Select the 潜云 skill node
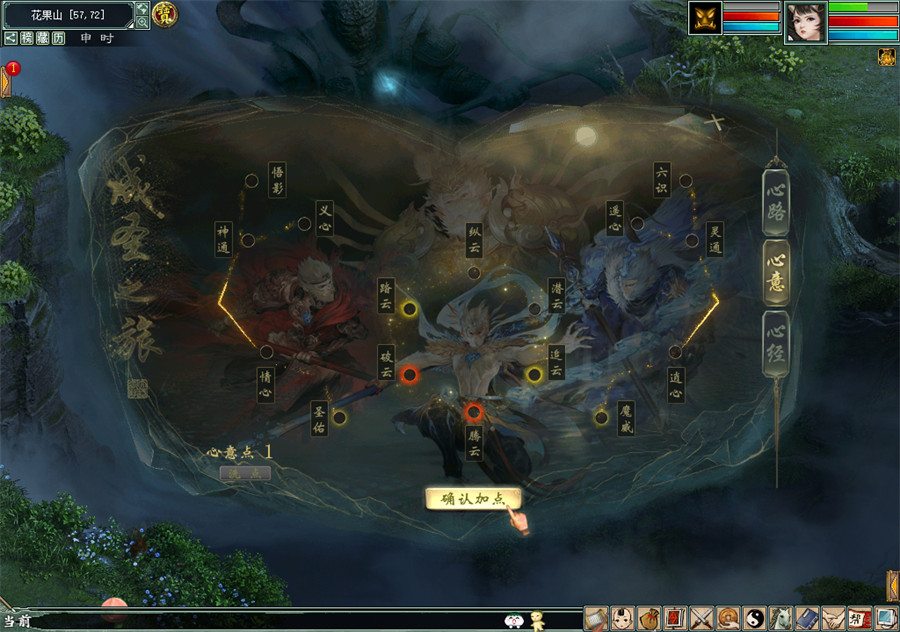900x632 pixels. pyautogui.click(x=535, y=309)
